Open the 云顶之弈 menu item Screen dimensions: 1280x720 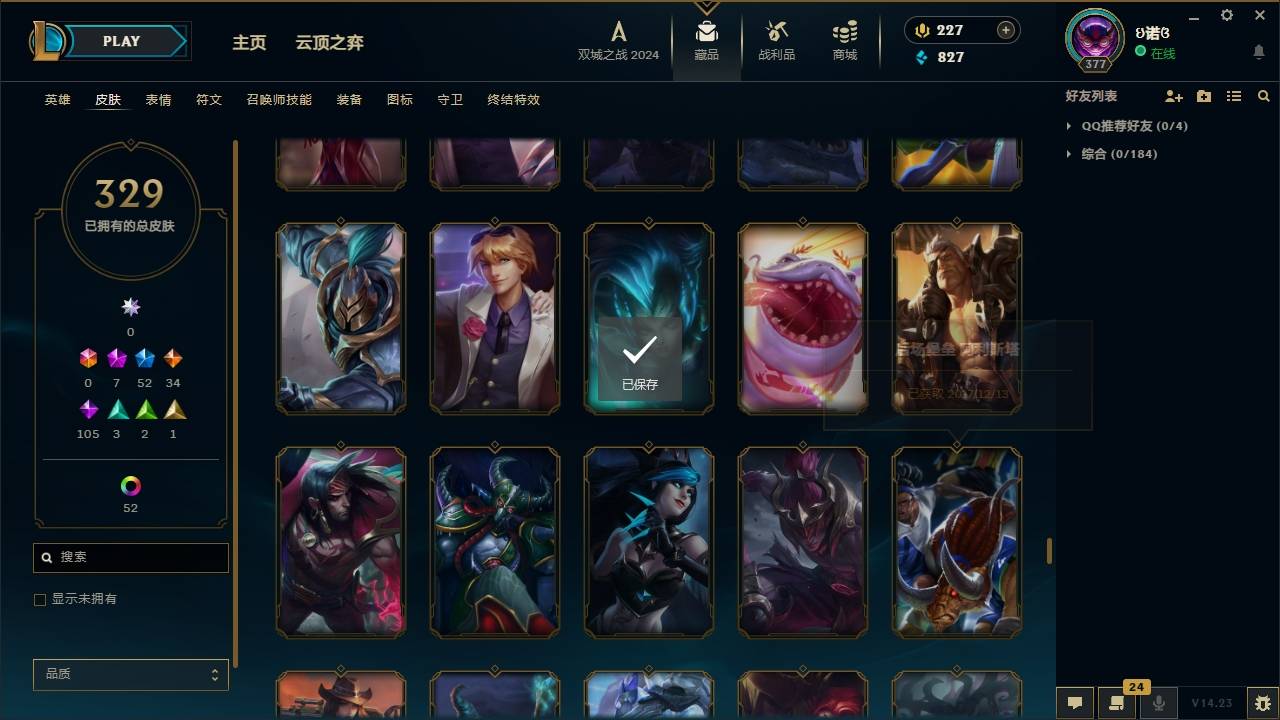[x=330, y=43]
